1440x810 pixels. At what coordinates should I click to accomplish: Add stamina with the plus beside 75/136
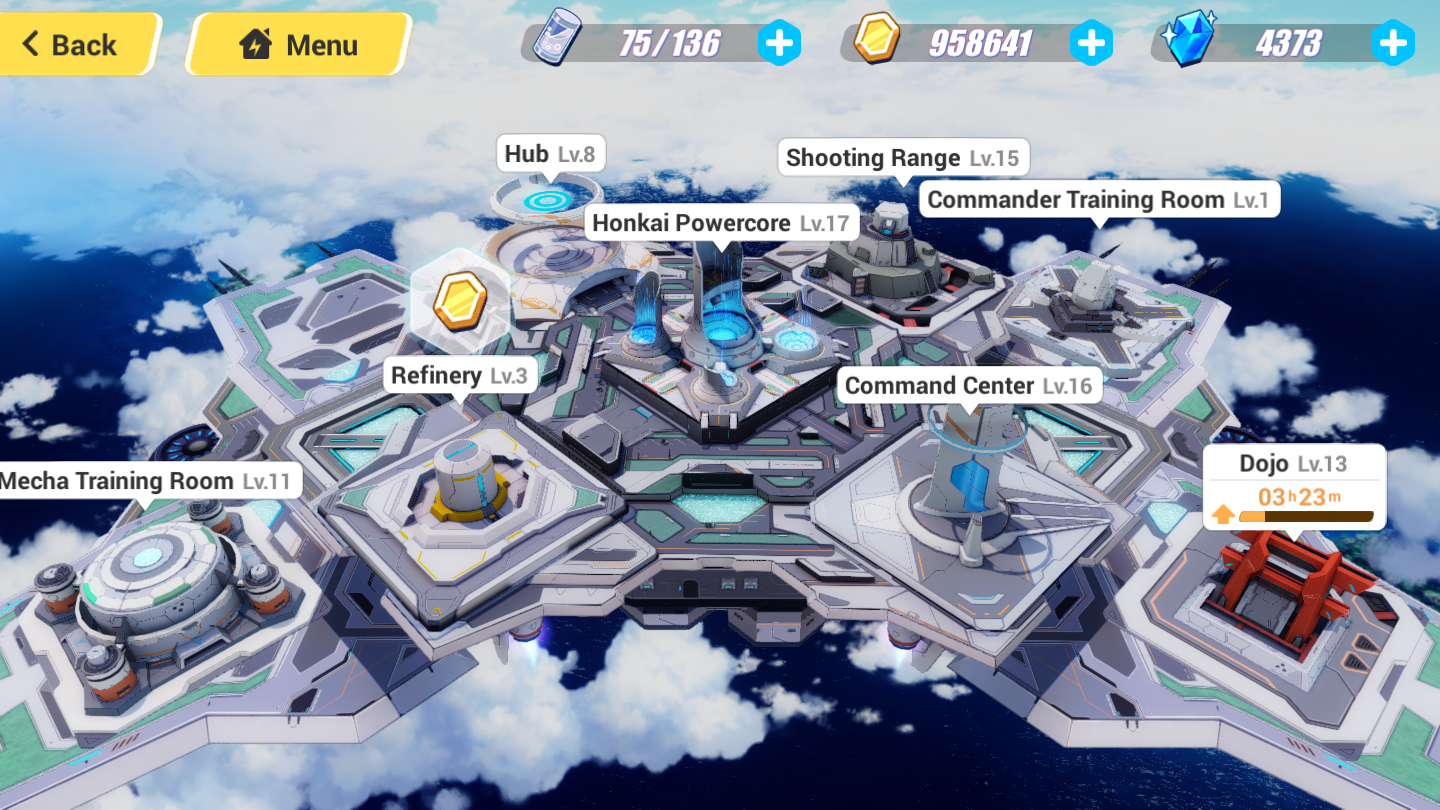pos(779,43)
